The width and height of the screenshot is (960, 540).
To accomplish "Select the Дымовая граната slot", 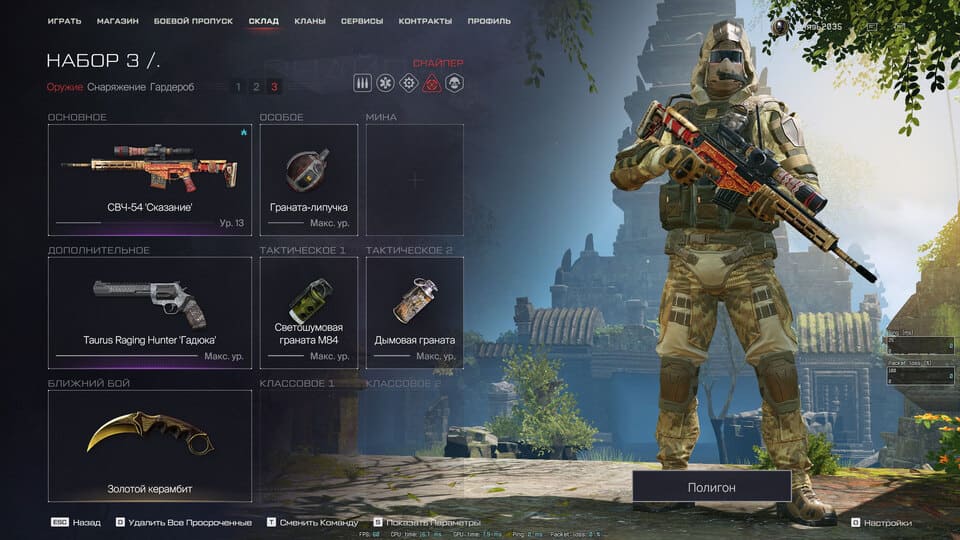I will tap(415, 312).
